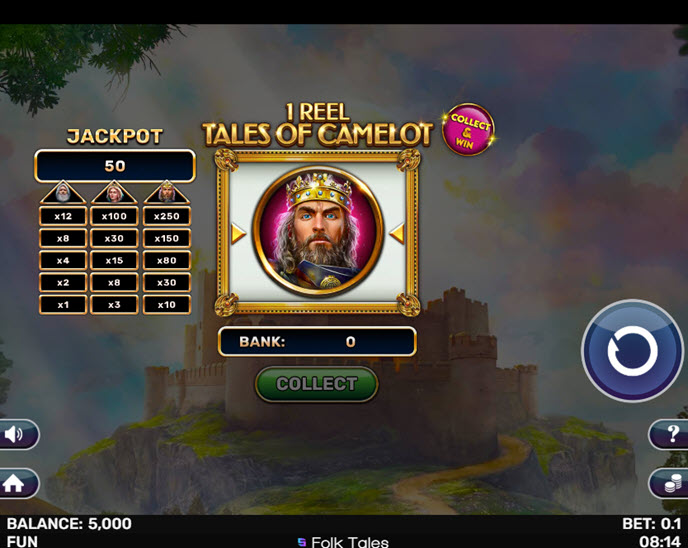Spin the reel with the round button
The image size is (688, 548).
[632, 351]
